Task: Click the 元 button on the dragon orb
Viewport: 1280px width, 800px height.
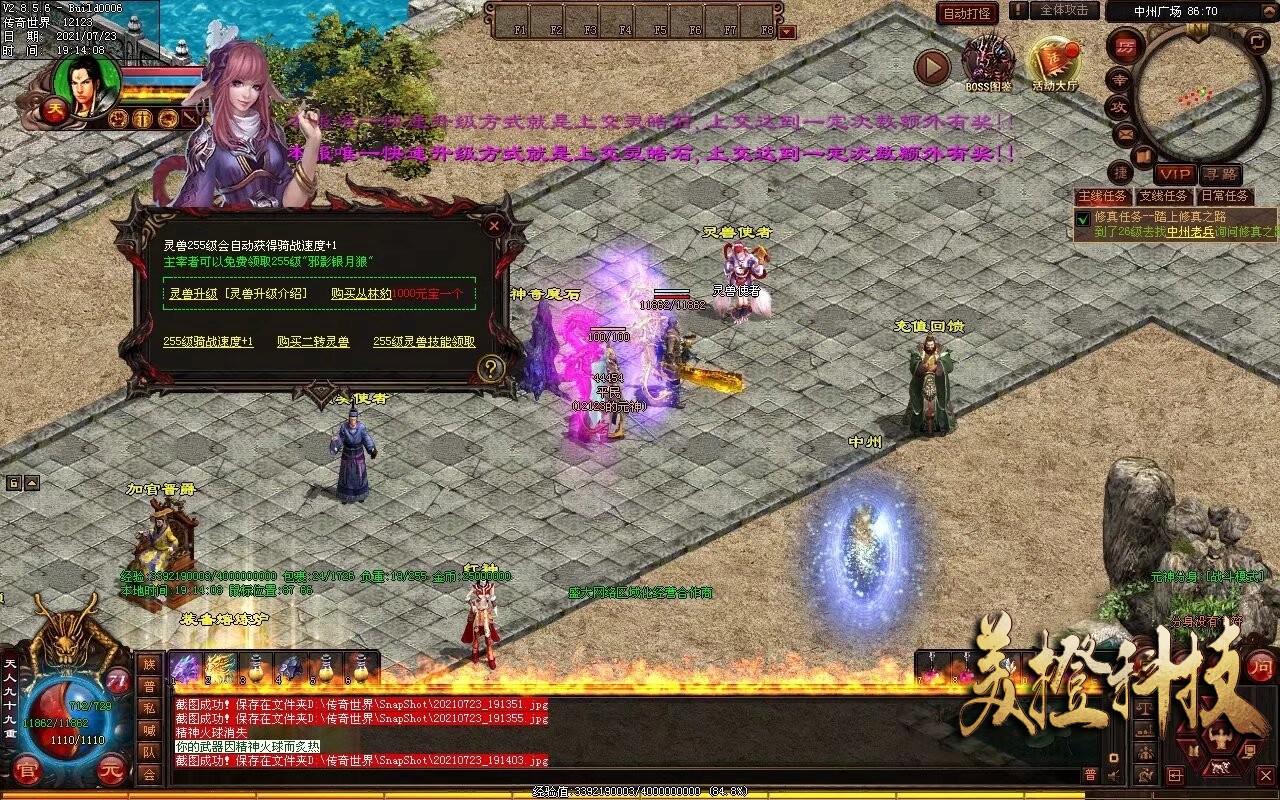Action: coord(110,770)
